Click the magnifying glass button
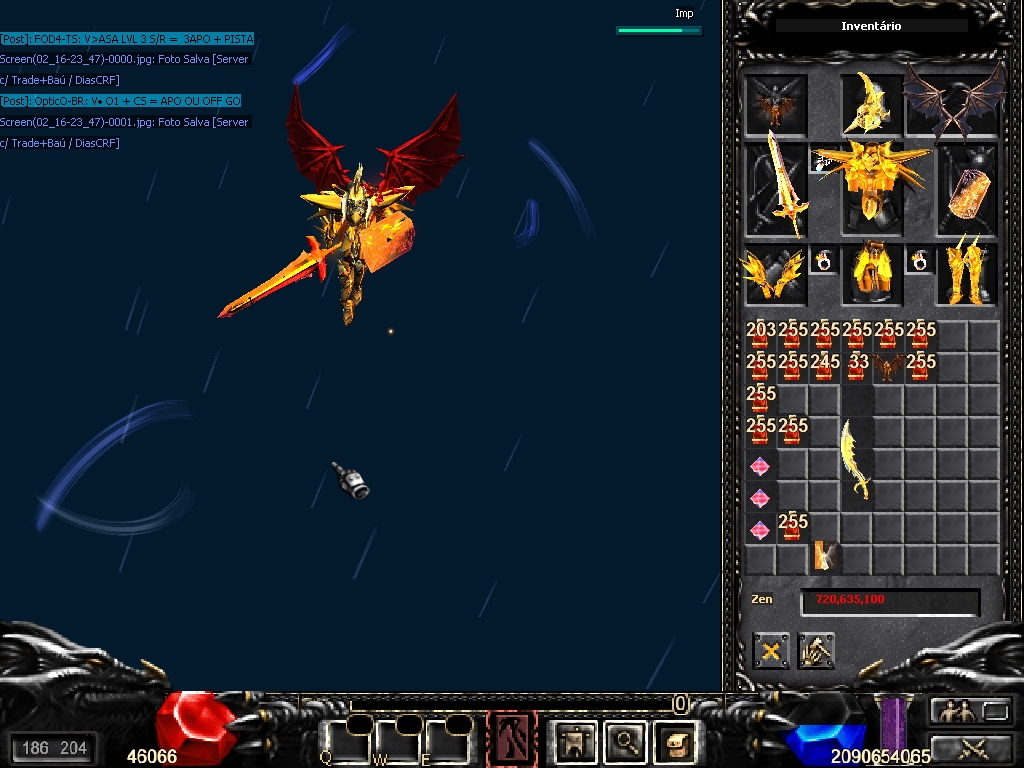Image resolution: width=1024 pixels, height=768 pixels. (x=625, y=741)
